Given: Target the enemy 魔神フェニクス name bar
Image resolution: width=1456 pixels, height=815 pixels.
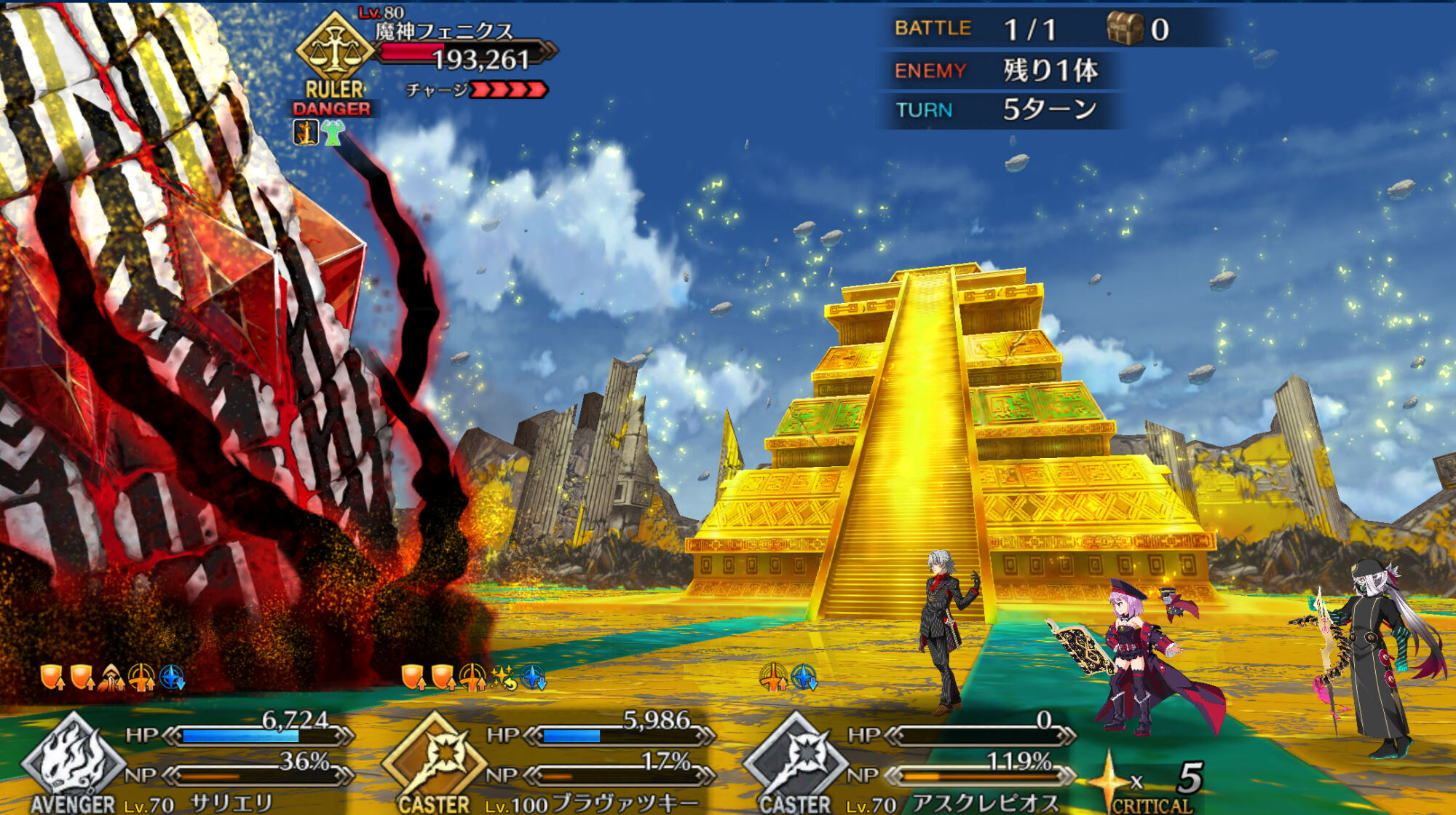Looking at the screenshot, I should (444, 32).
